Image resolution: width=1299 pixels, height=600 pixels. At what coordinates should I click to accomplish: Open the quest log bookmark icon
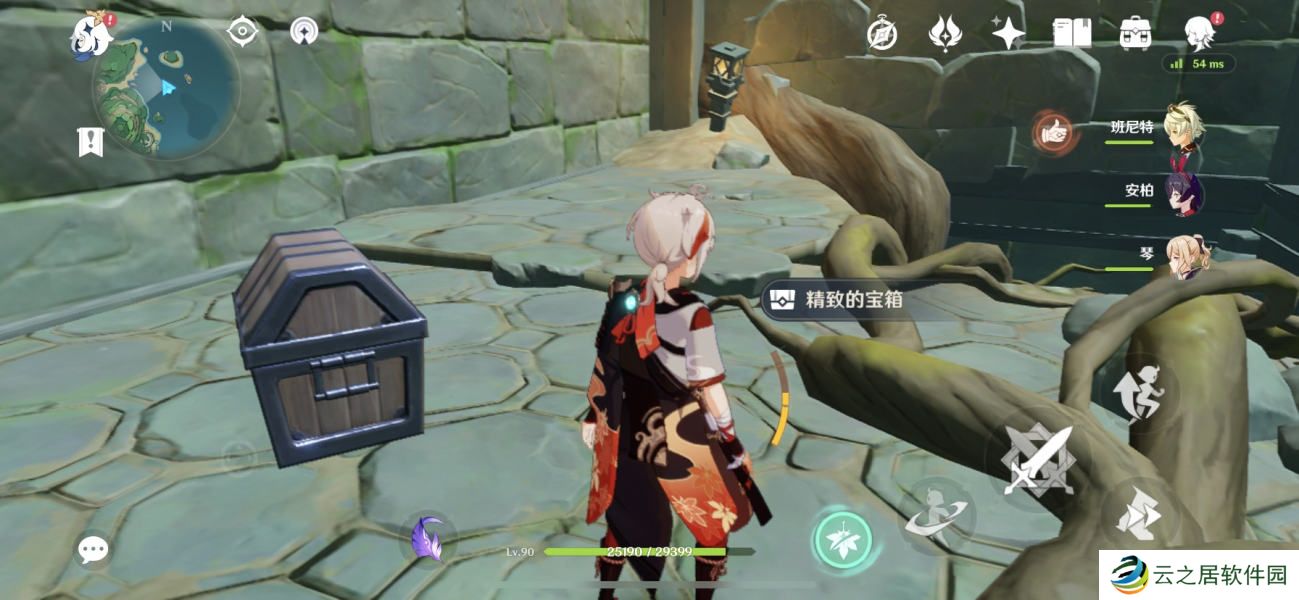pos(91,142)
